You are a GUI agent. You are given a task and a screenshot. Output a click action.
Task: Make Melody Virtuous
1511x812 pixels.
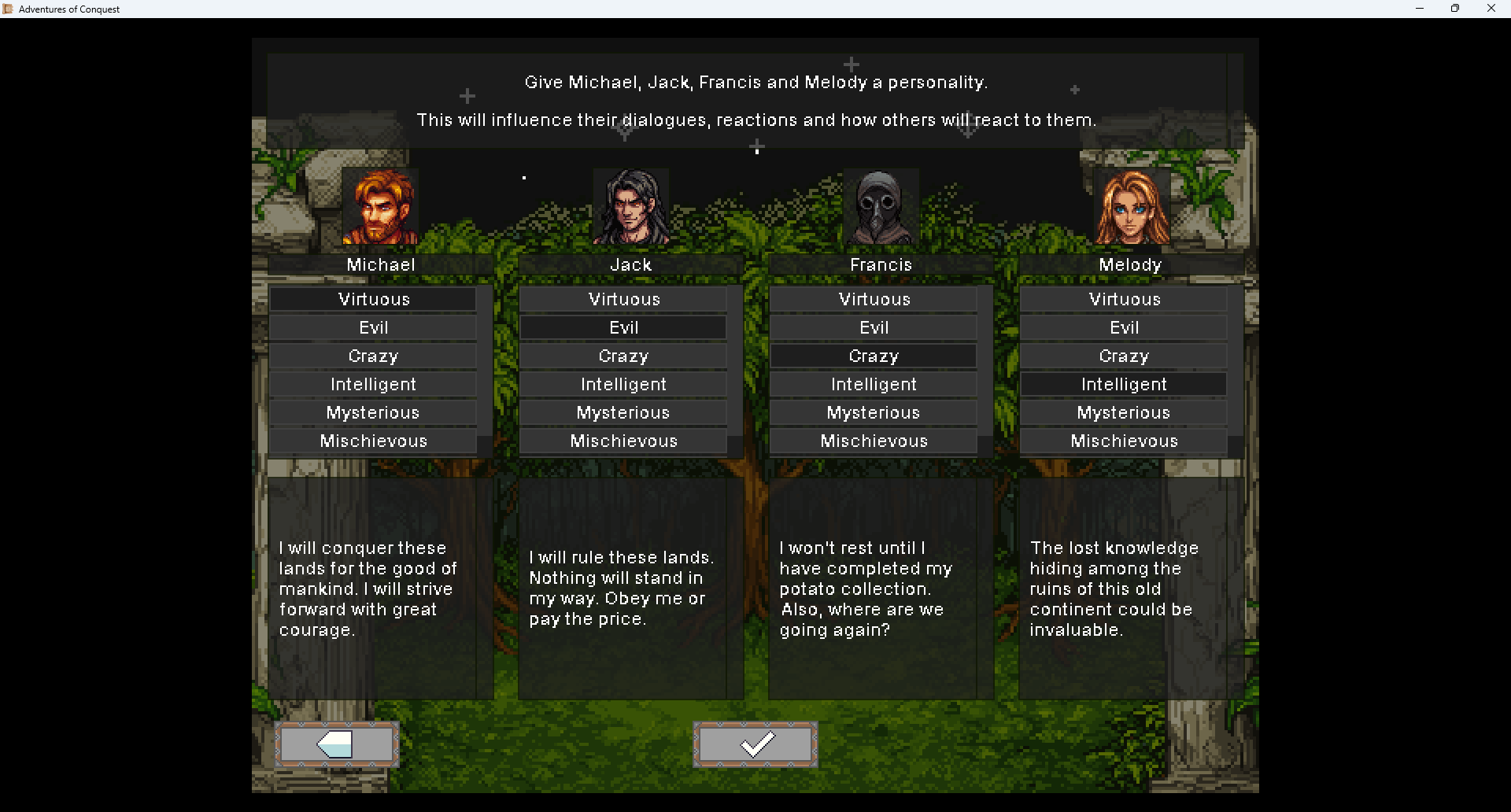point(1124,299)
